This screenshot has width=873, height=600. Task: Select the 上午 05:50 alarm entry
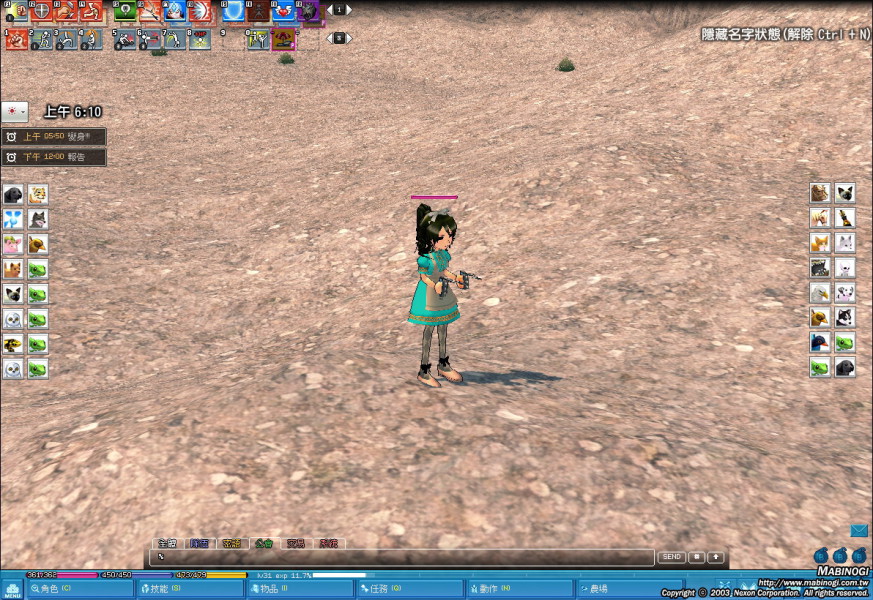click(54, 137)
